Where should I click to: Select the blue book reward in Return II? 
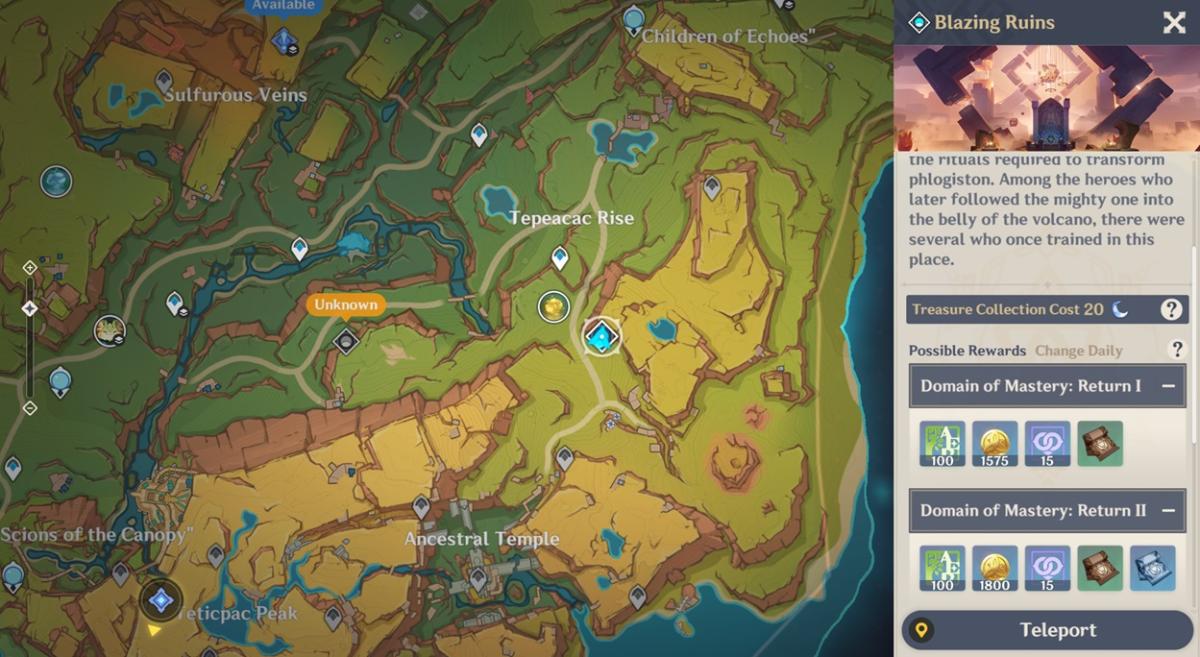pyautogui.click(x=1152, y=568)
